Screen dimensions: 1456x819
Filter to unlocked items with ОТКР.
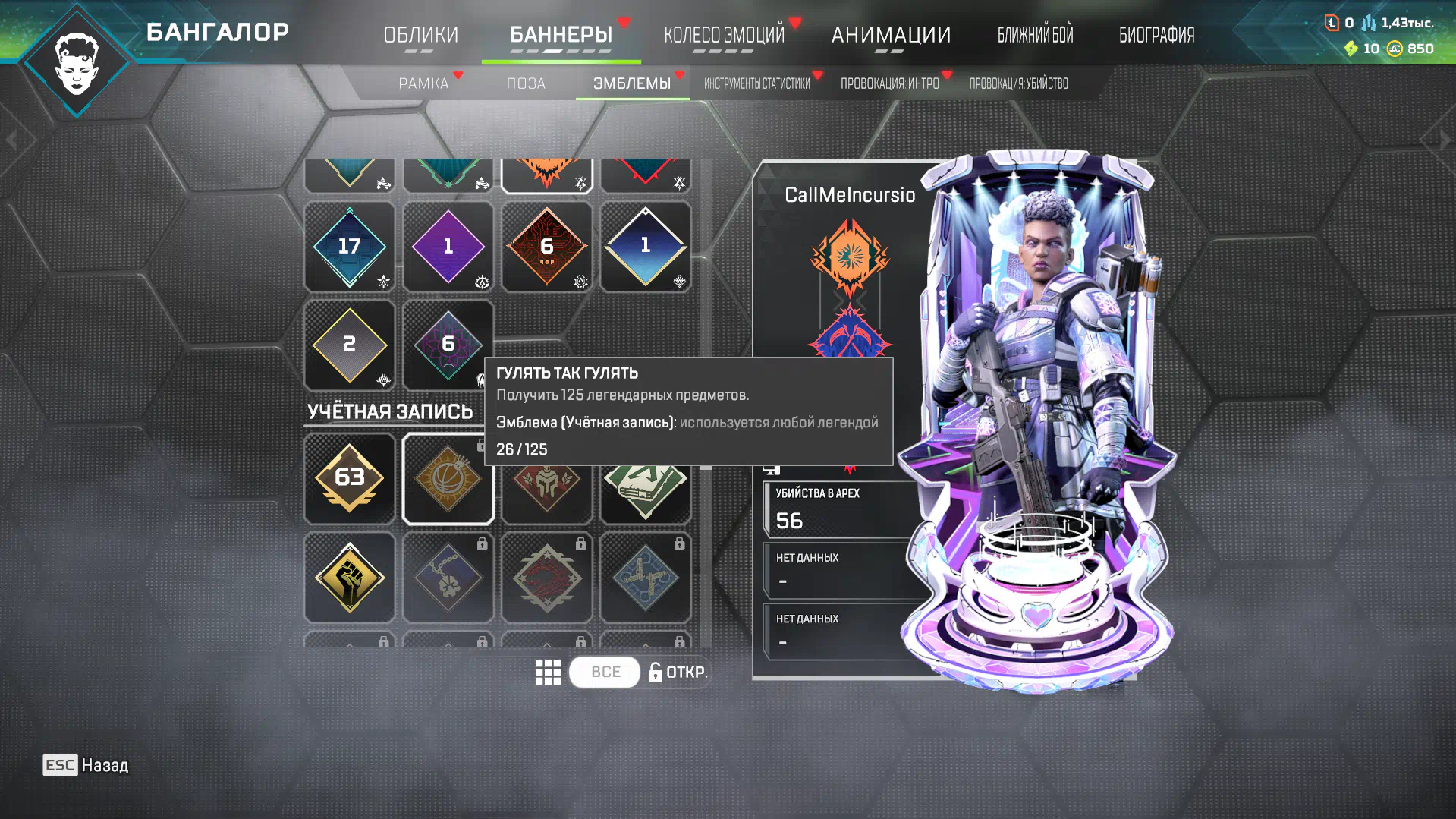pyautogui.click(x=678, y=672)
